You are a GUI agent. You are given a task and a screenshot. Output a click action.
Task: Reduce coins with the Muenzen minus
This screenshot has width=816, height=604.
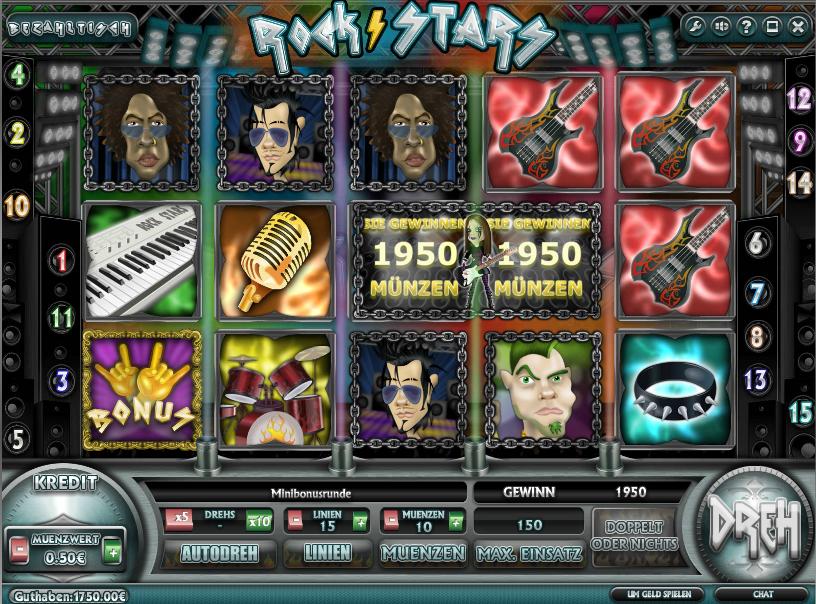coord(389,520)
